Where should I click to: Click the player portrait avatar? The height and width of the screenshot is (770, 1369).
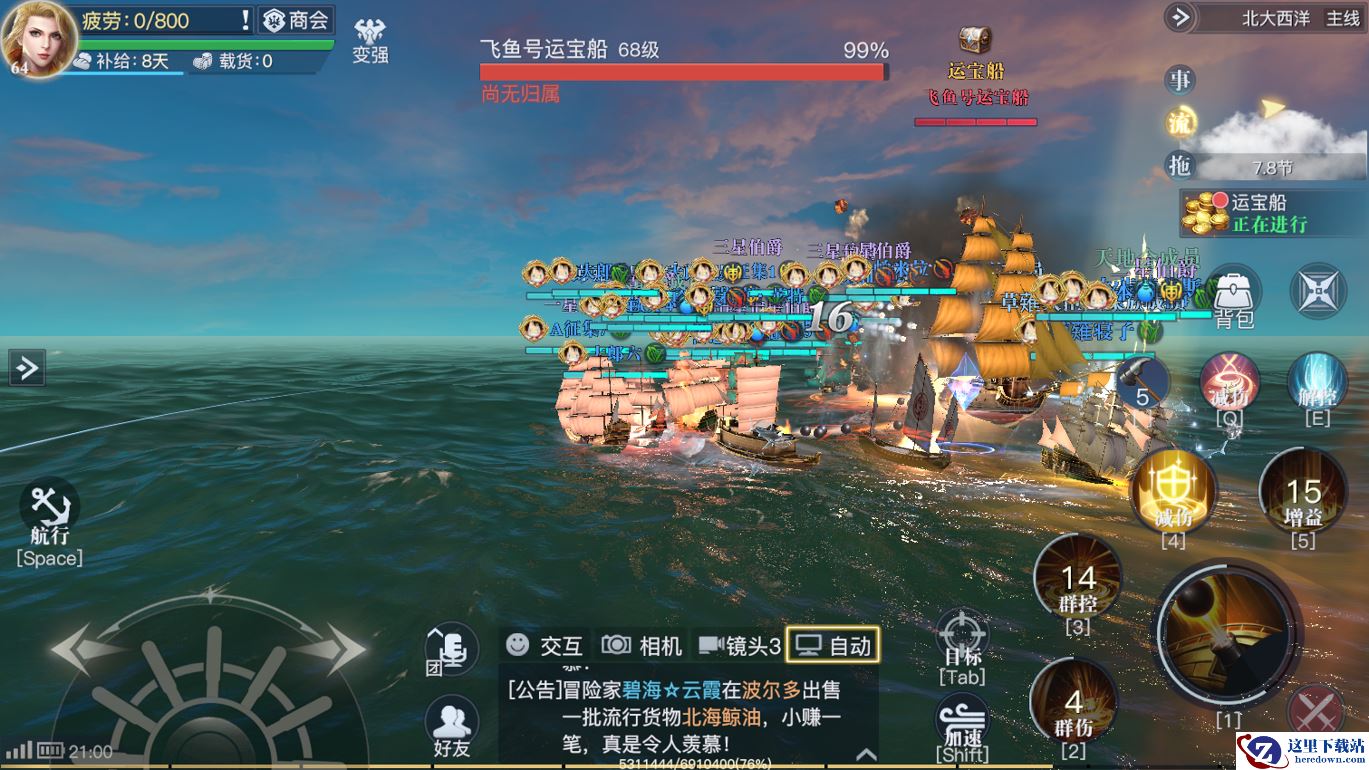coord(38,38)
